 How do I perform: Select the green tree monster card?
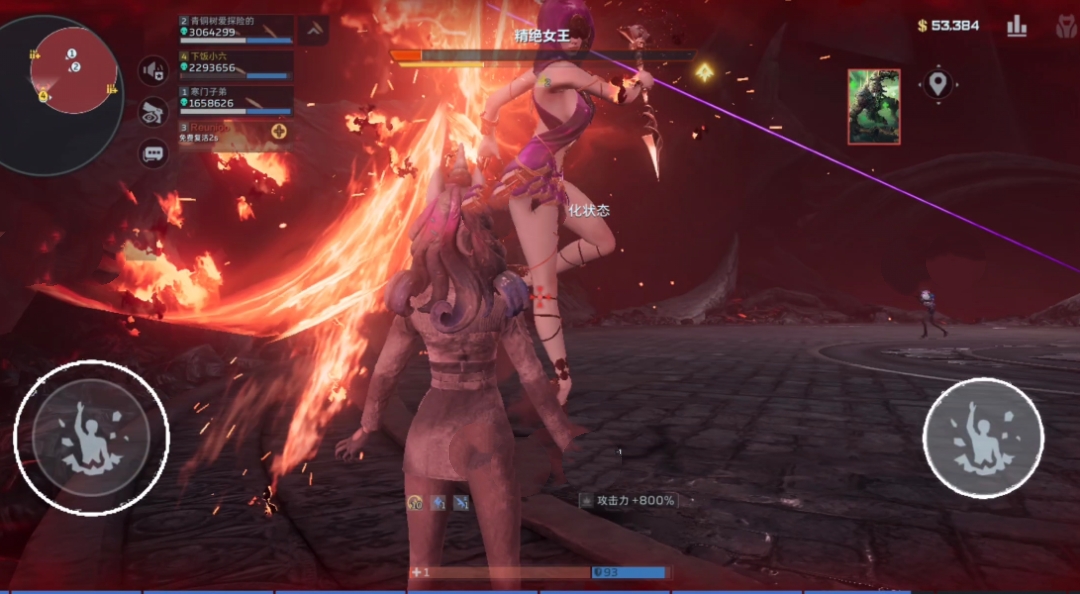(x=873, y=106)
